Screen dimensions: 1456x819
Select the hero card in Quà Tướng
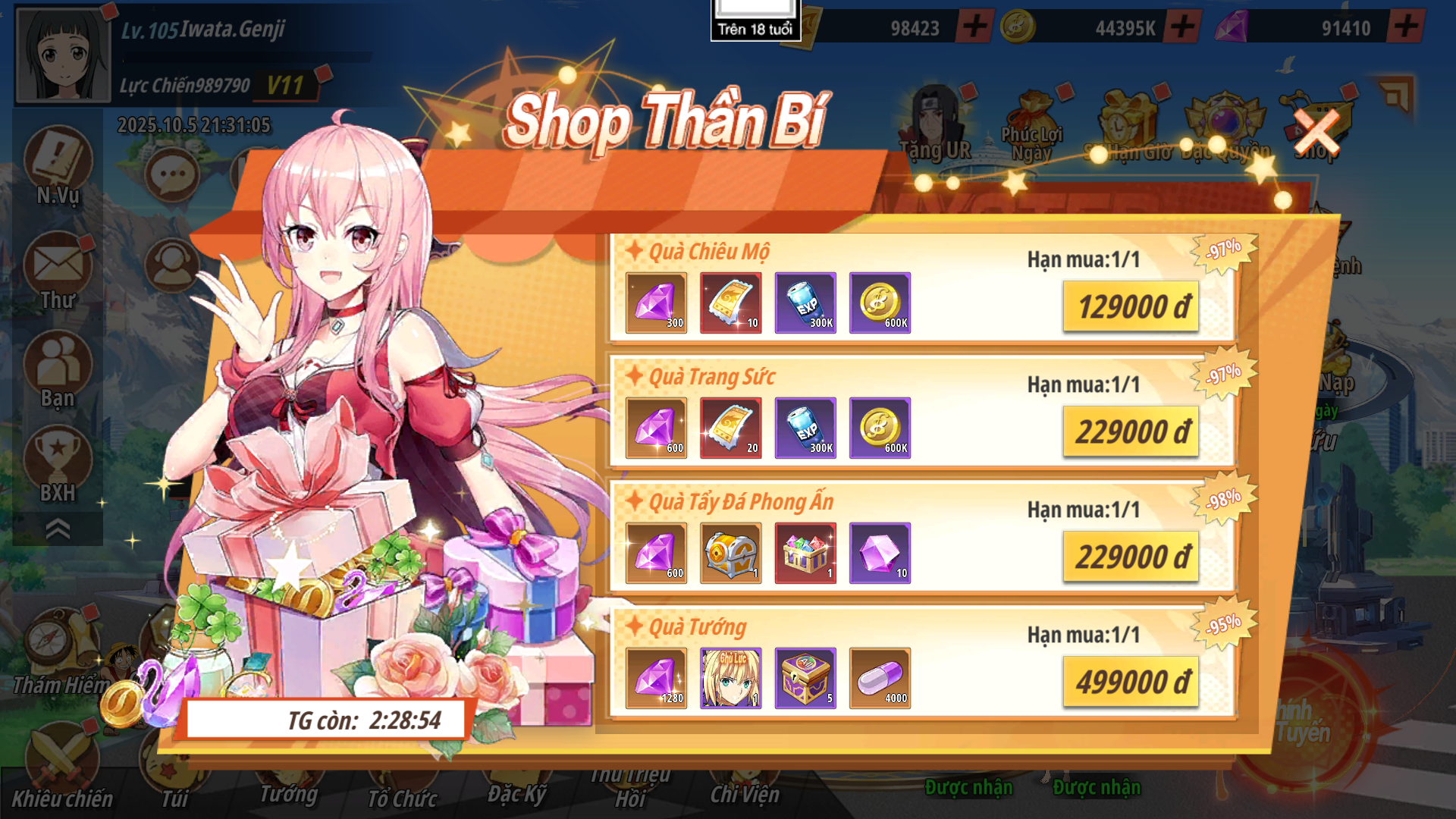click(x=730, y=678)
